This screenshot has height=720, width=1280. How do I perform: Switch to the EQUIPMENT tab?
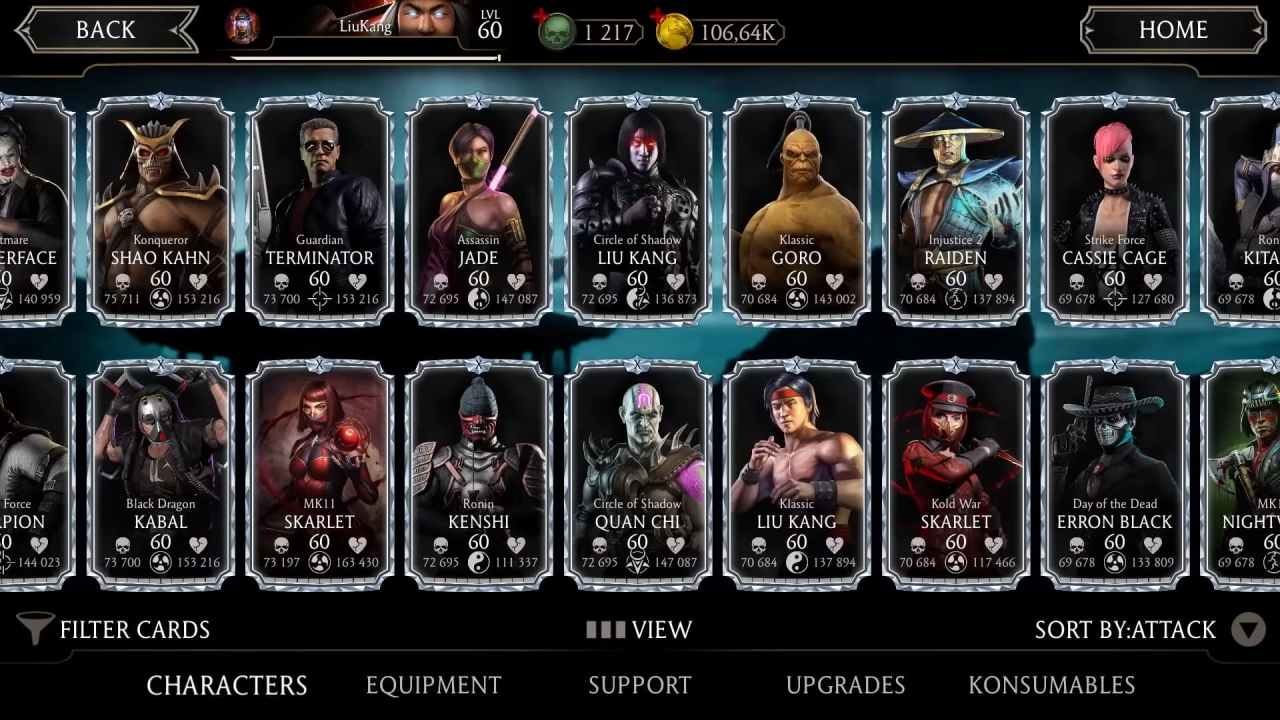point(433,685)
